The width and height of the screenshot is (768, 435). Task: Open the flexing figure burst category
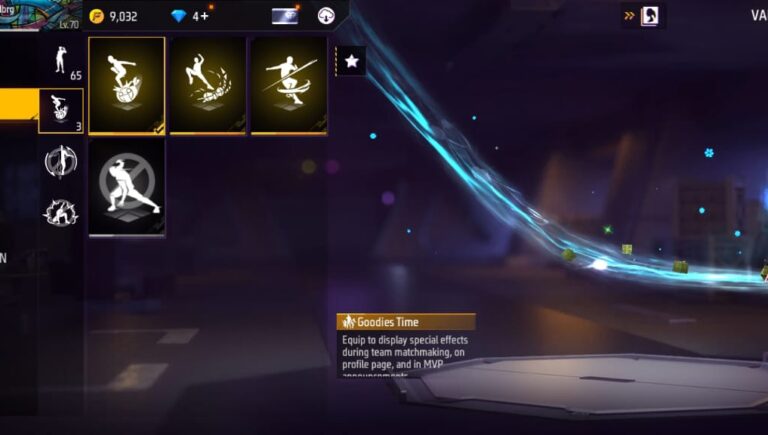(x=60, y=212)
